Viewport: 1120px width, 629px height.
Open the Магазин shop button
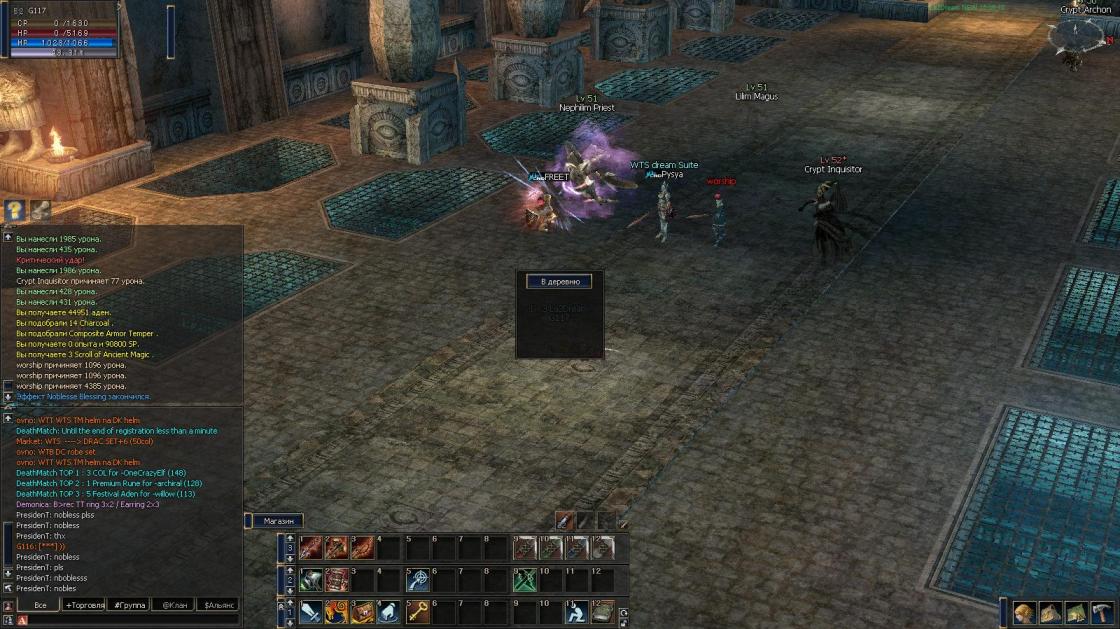click(277, 521)
